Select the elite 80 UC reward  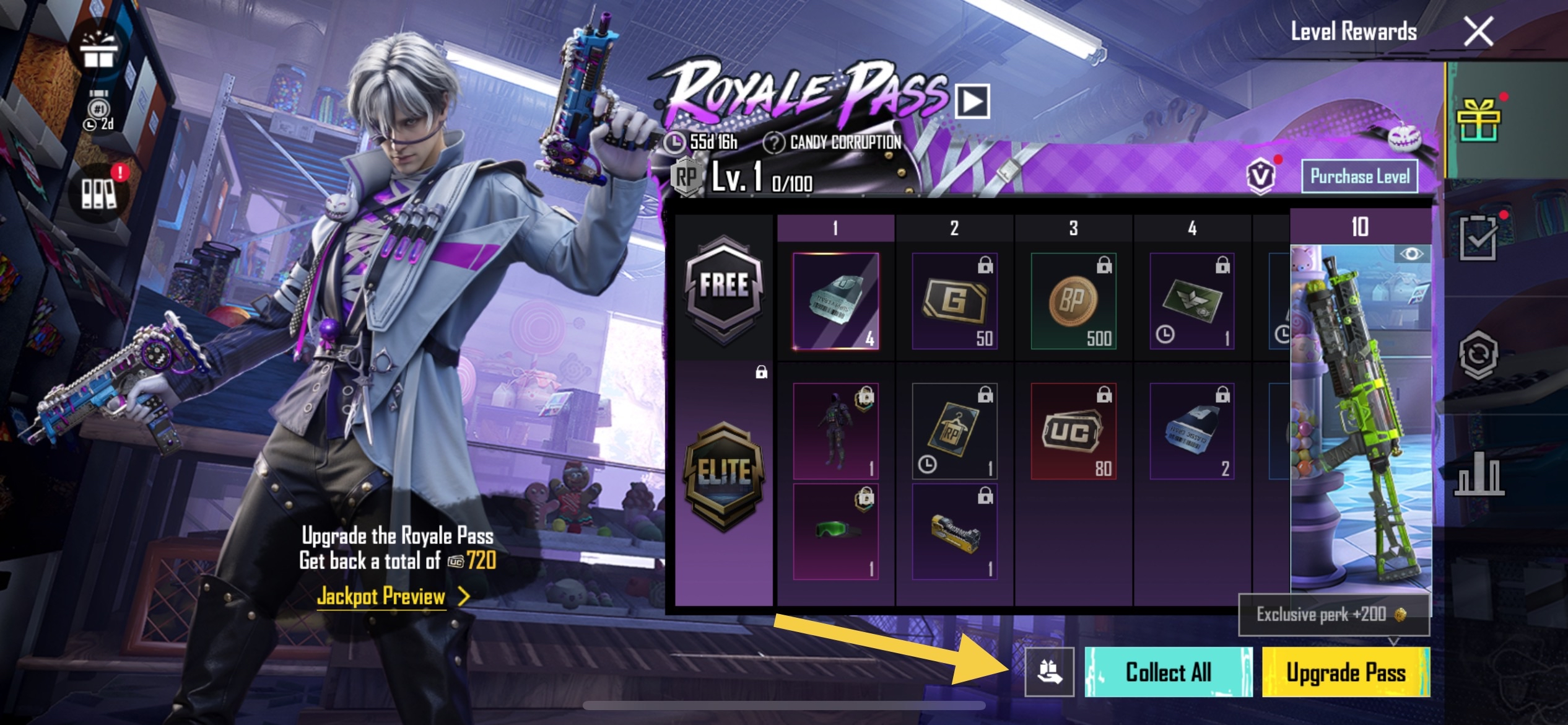point(1073,431)
